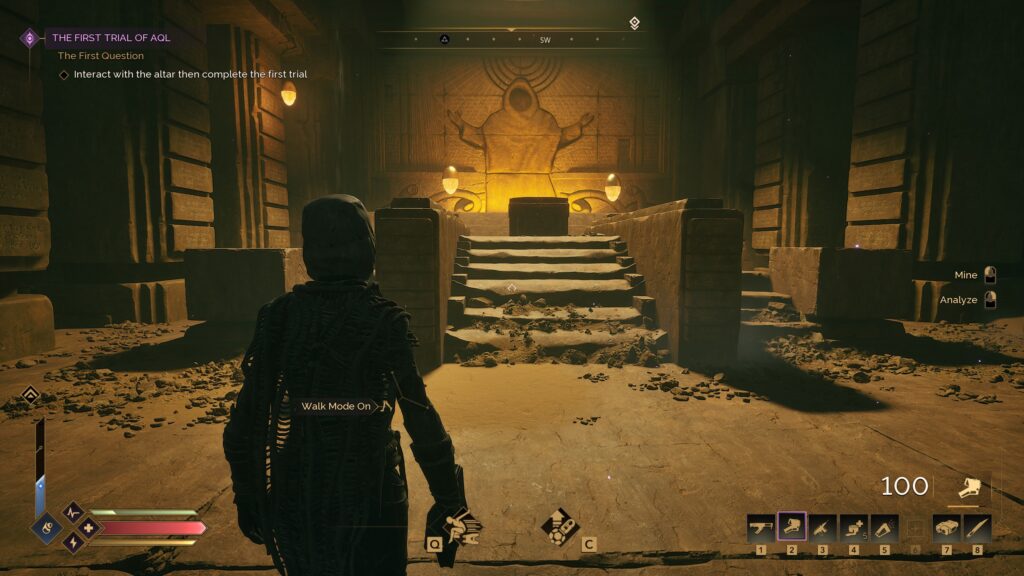Click the currently equipped tool icon beside 100
The width and height of the screenshot is (1024, 576).
click(x=968, y=488)
